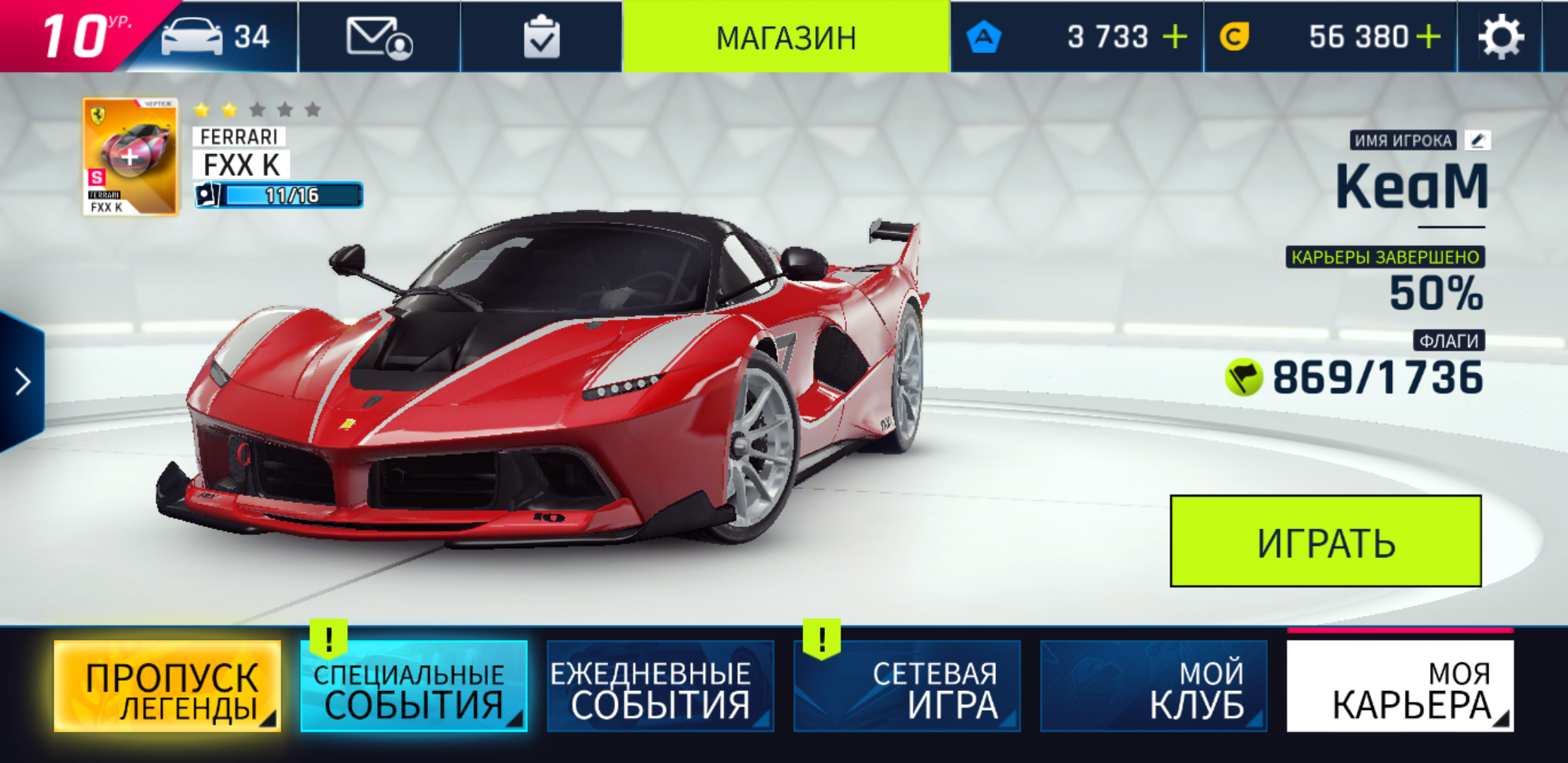Open the daily tasks clipboard
The height and width of the screenshot is (763, 1568).
point(540,37)
